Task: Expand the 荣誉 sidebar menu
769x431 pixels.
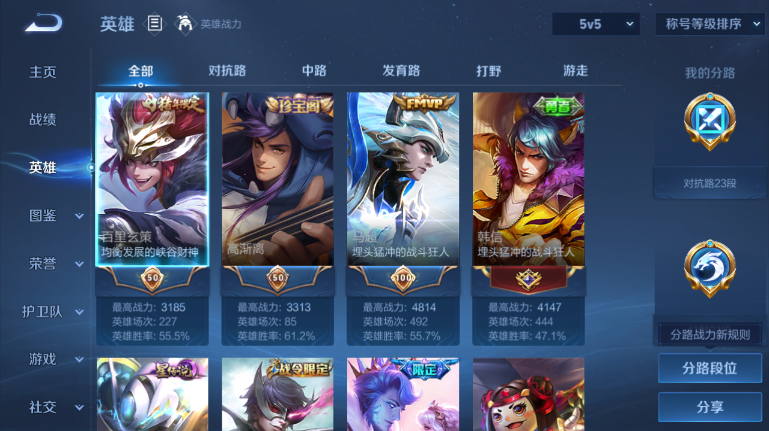Action: click(56, 263)
